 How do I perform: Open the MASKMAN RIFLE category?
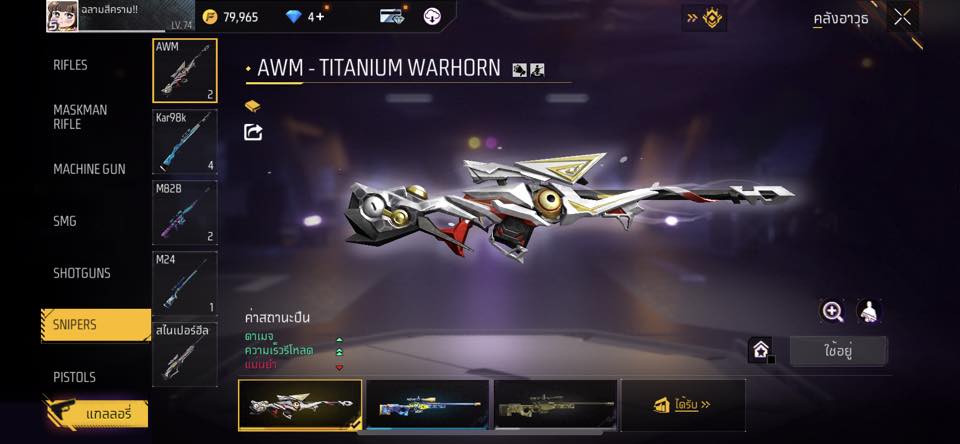(x=80, y=117)
